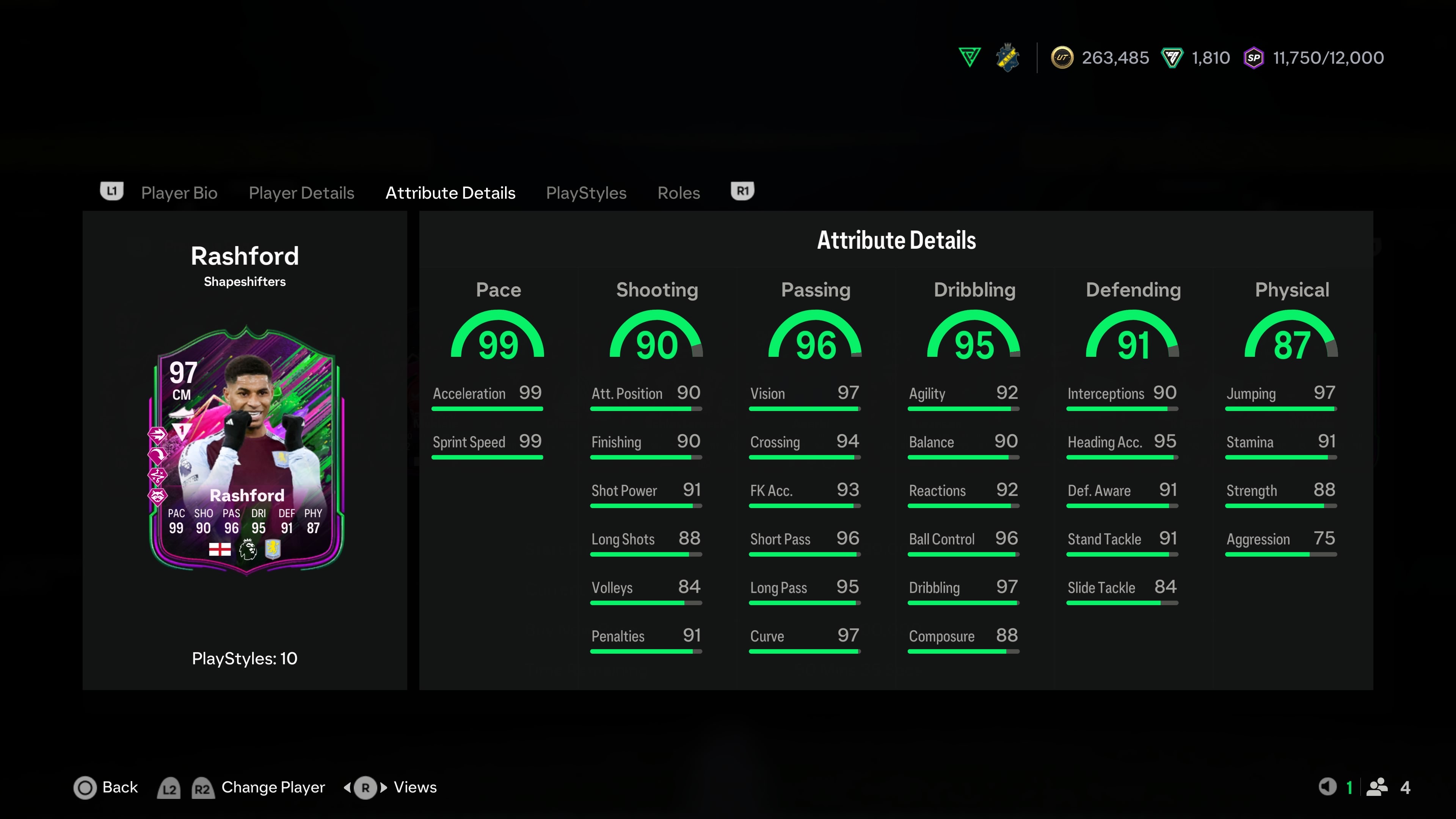Click the purple SP season points icon
Image resolution: width=1456 pixels, height=819 pixels.
pos(1254,58)
